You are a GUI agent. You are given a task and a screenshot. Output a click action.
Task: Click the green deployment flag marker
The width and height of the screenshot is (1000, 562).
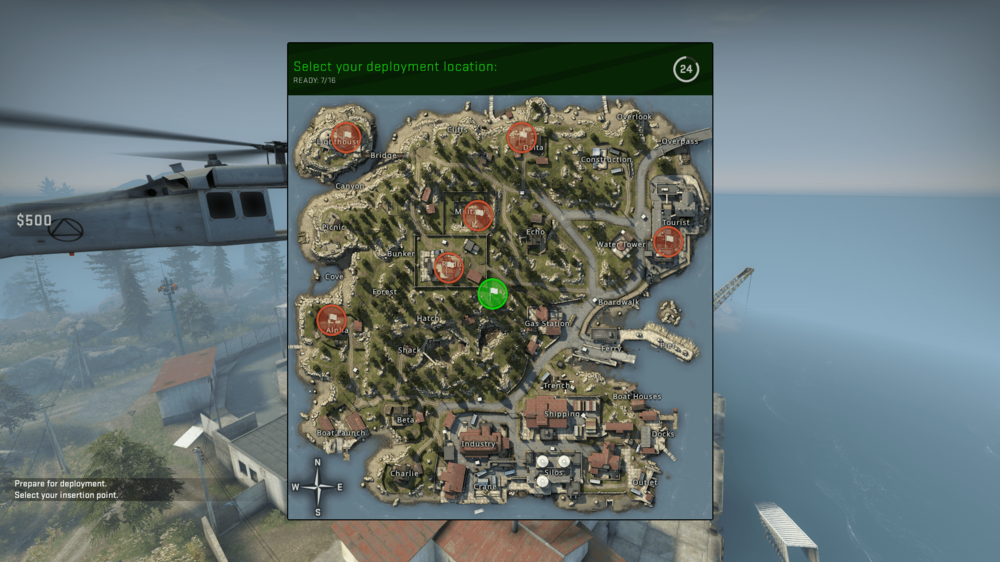(492, 294)
